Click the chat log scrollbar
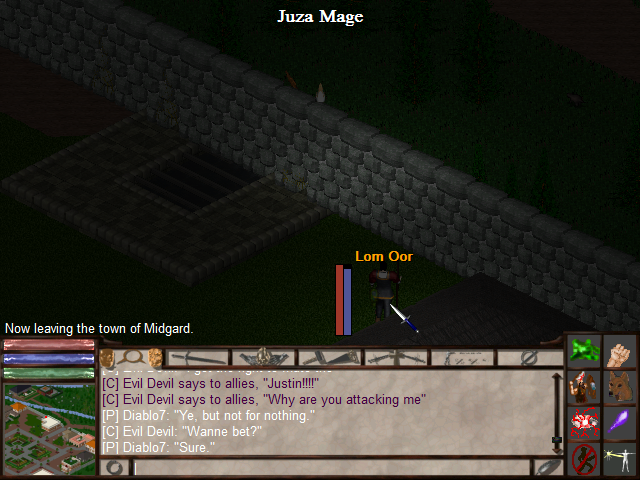The image size is (640, 480). click(x=557, y=407)
